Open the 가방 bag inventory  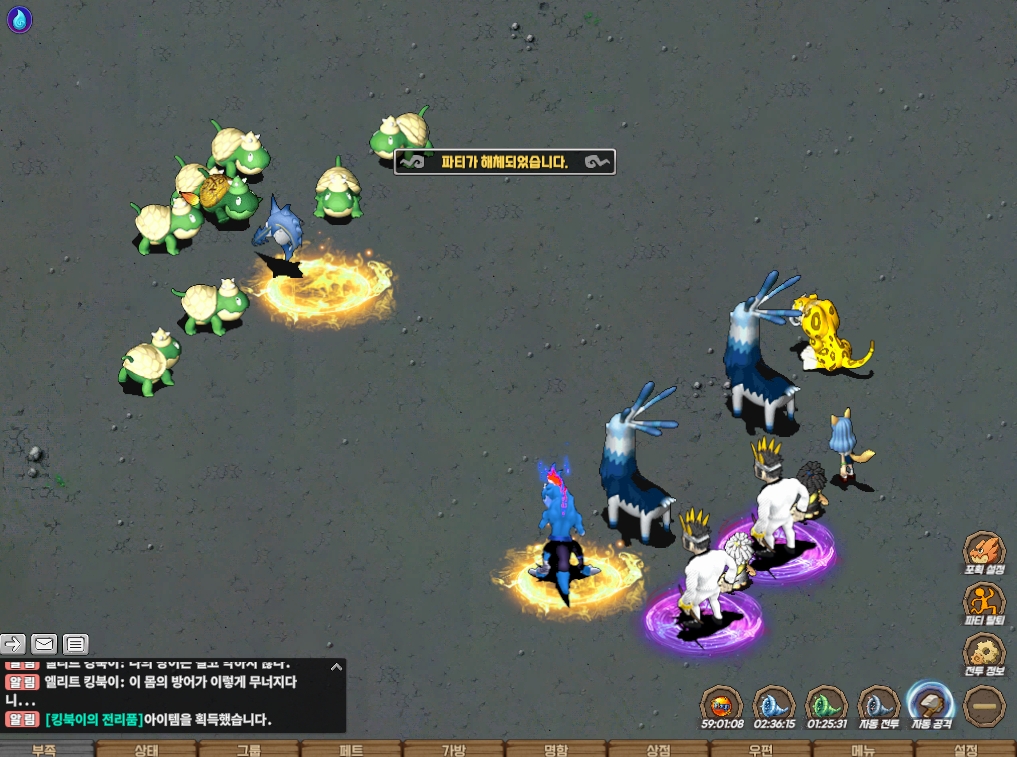[454, 749]
